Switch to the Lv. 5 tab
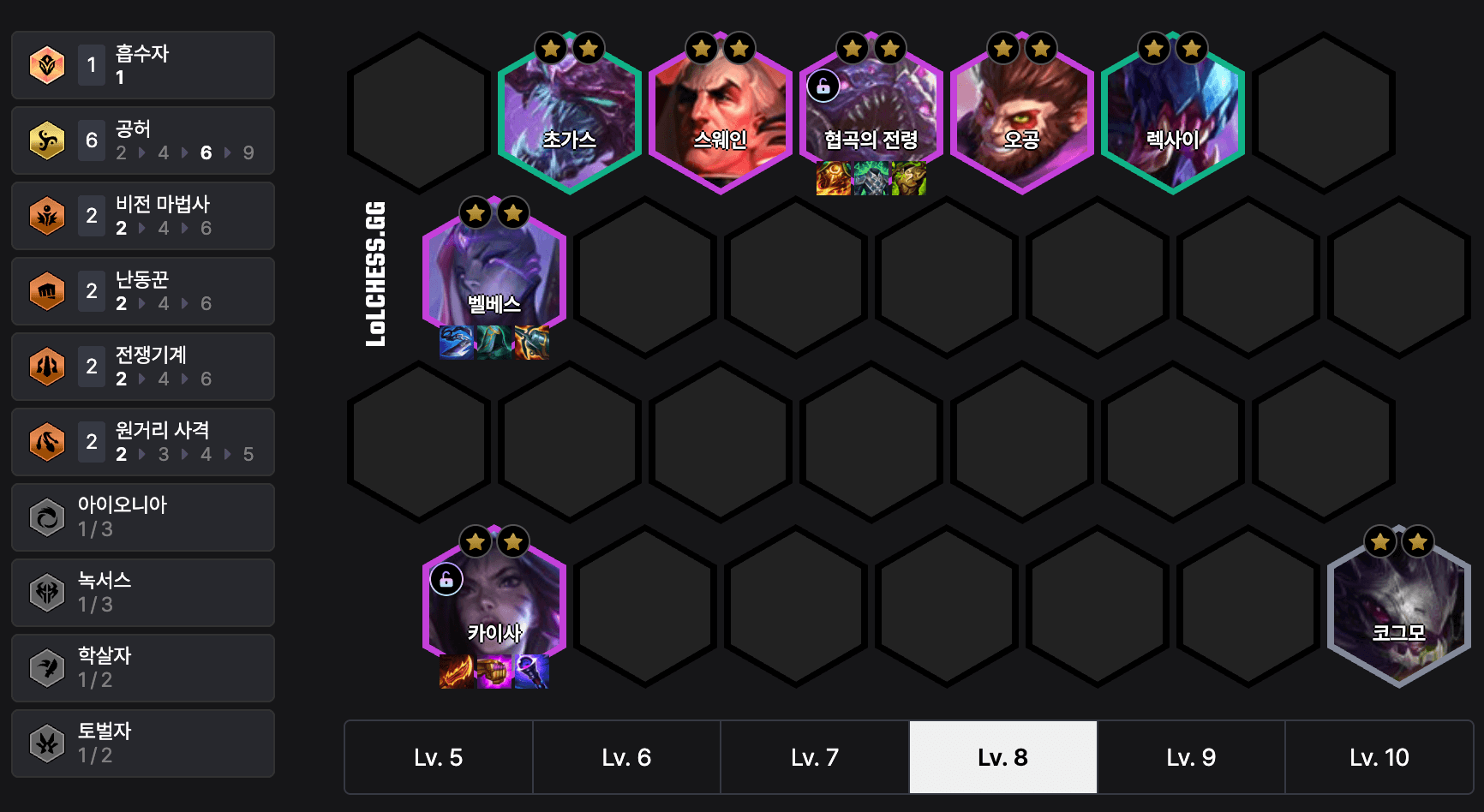 point(438,757)
